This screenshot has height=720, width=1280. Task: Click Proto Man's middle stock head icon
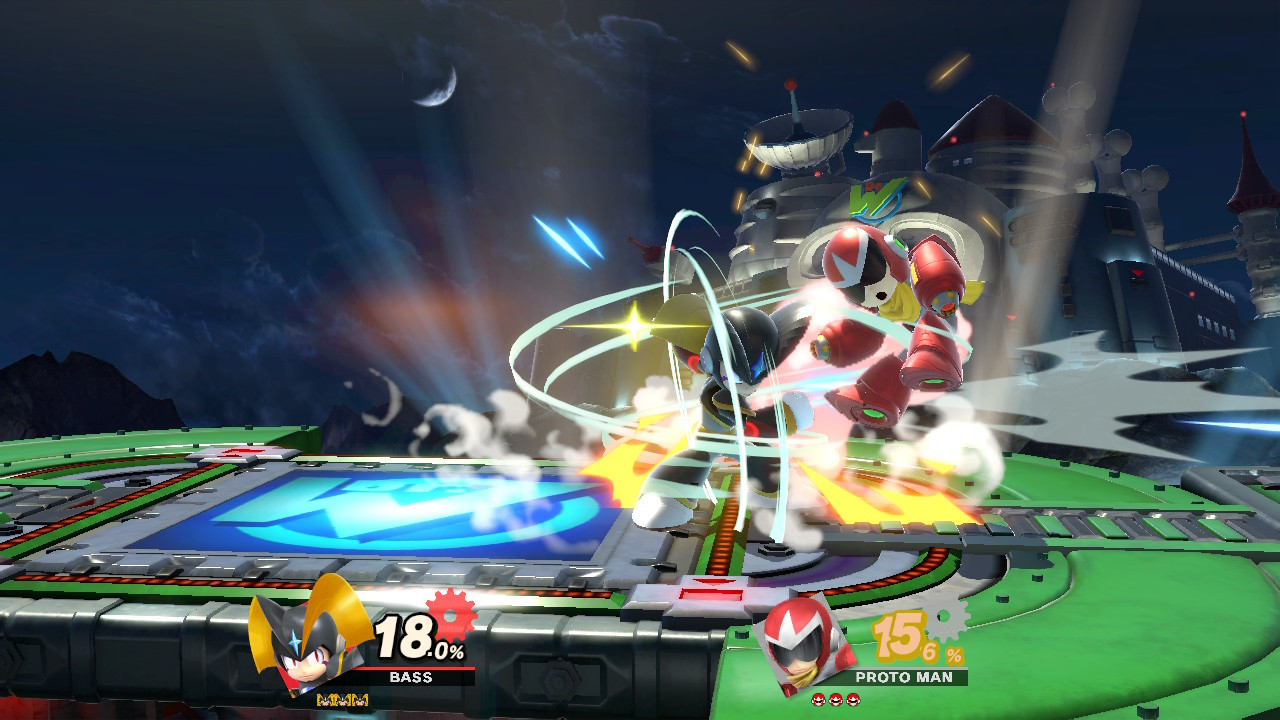point(835,700)
